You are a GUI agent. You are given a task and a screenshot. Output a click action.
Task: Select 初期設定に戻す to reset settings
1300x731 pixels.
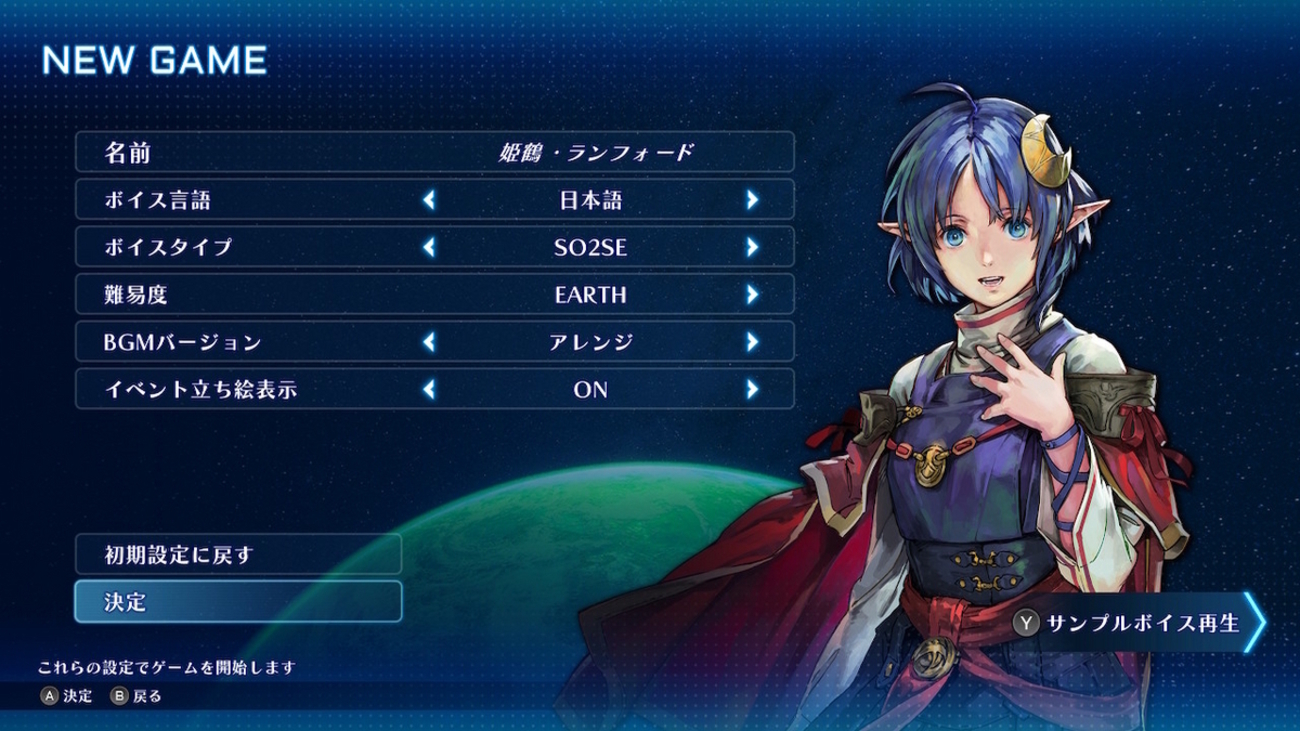[238, 554]
